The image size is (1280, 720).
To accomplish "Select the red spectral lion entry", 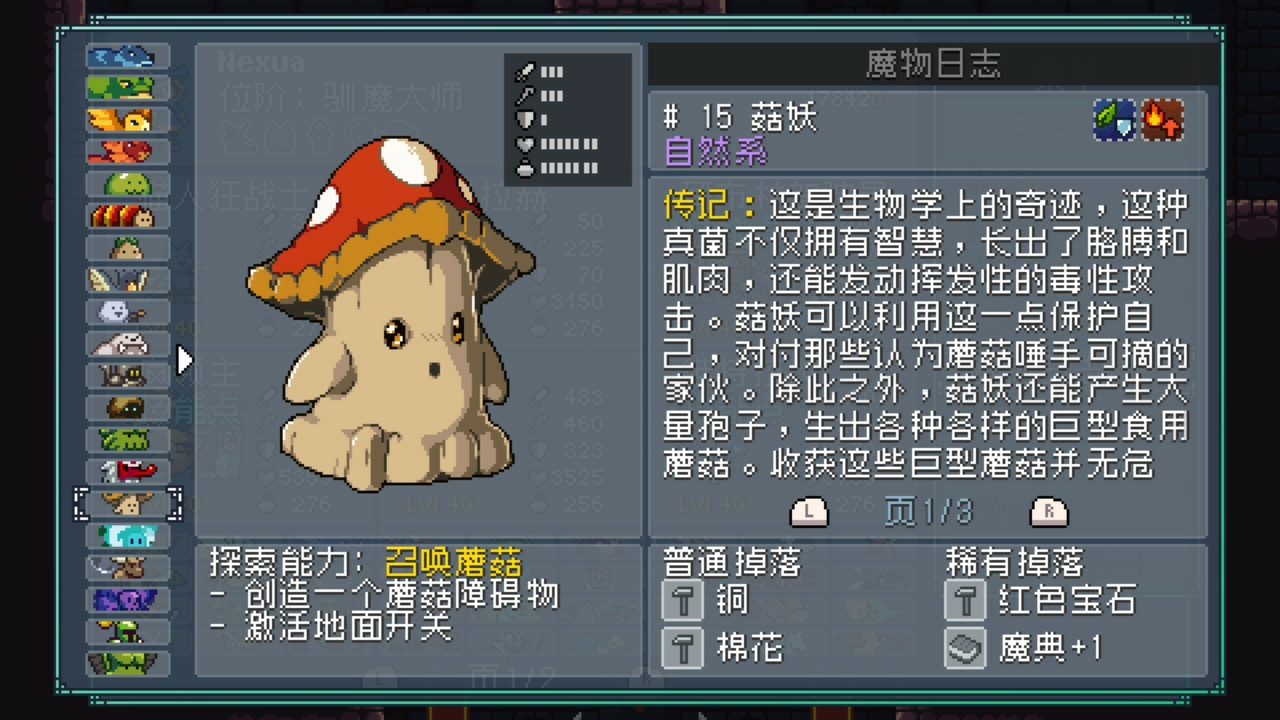I will 127,152.
